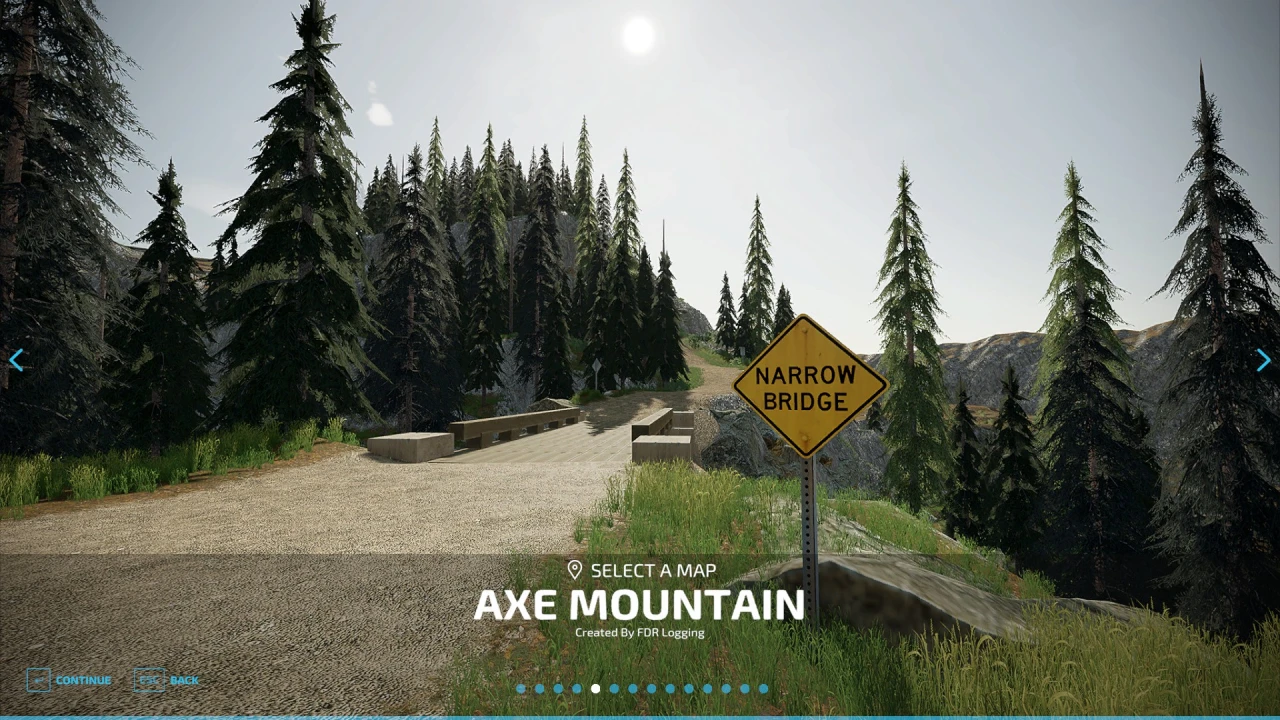Click the ESC key icon next to BACK
This screenshot has height=720, width=1280.
(150, 680)
